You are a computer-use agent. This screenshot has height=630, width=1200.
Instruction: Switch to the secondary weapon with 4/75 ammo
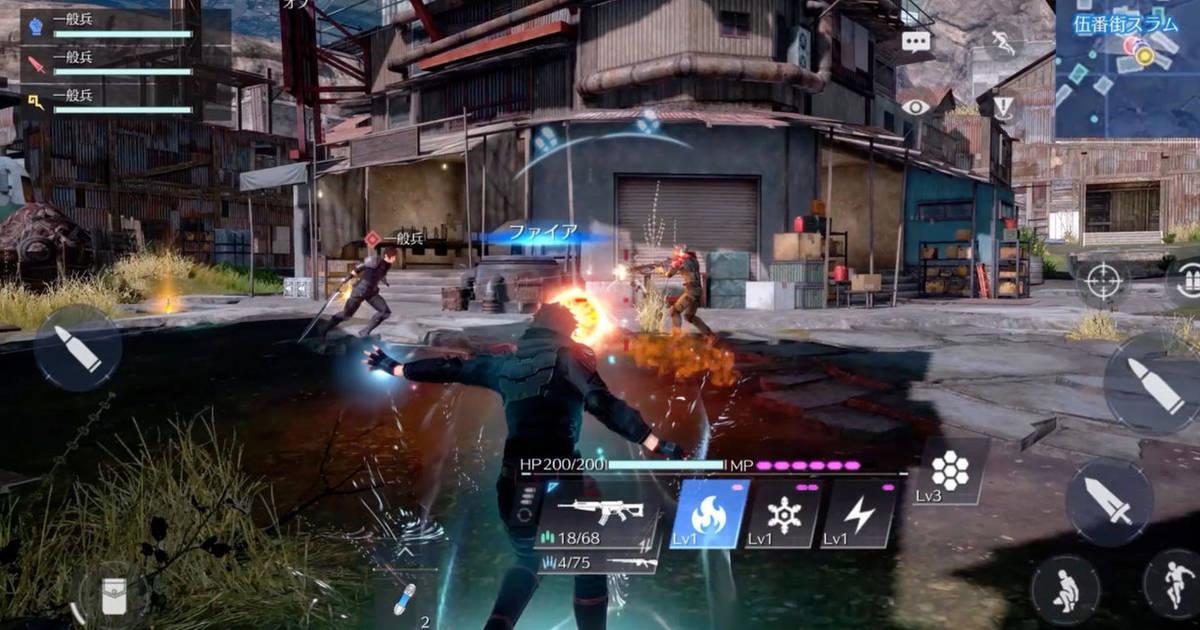[x=598, y=563]
